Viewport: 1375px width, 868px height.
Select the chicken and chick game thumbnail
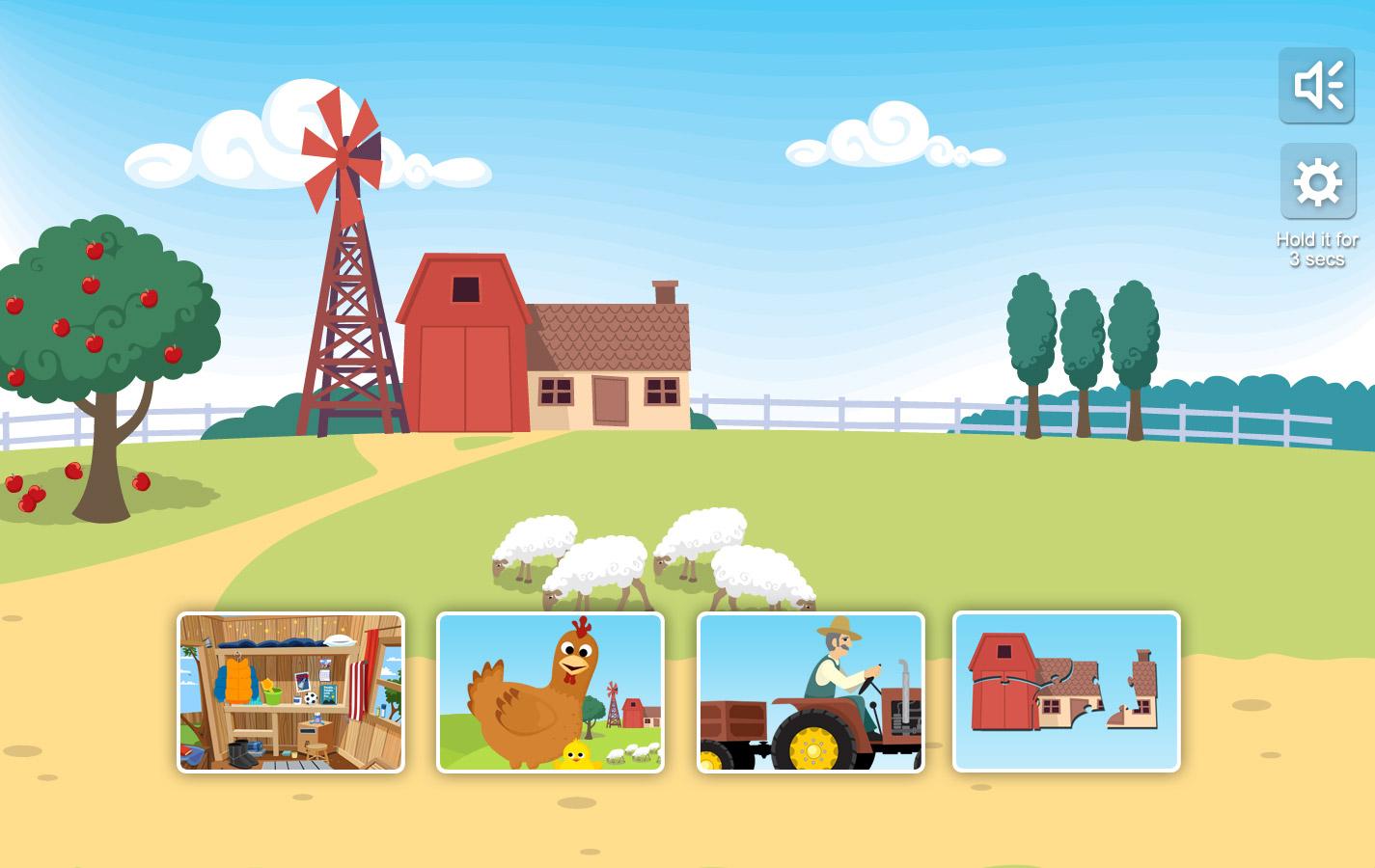point(550,691)
